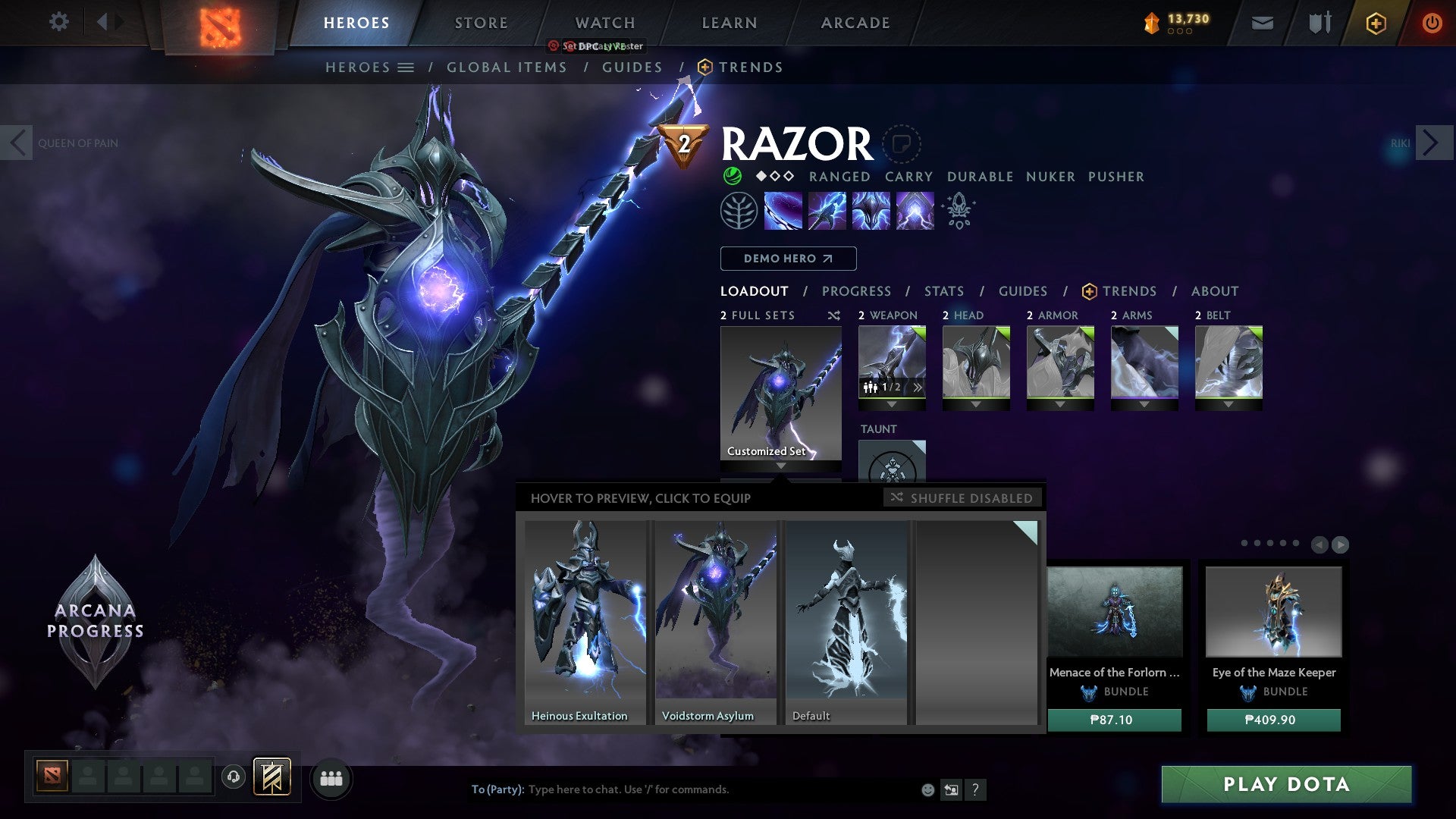Open the About hero tab
The height and width of the screenshot is (819, 1456).
pyautogui.click(x=1214, y=291)
